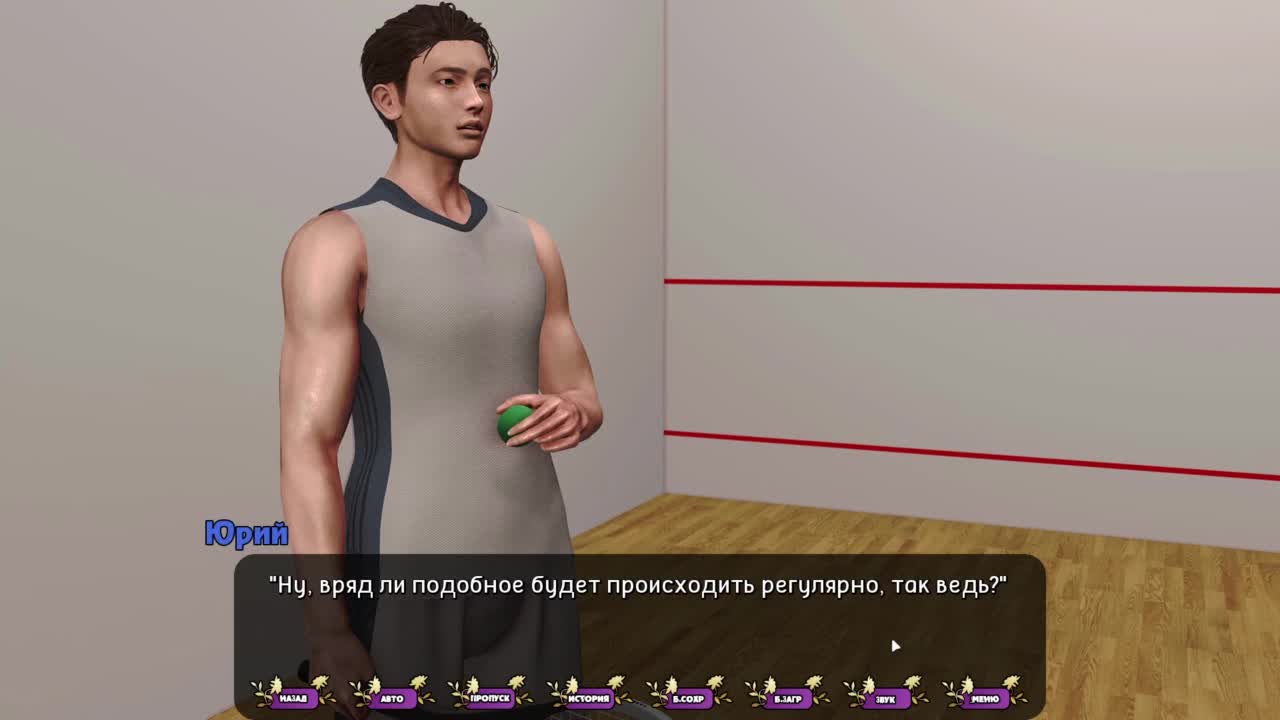The height and width of the screenshot is (720, 1280).
Task: Open the dialogue История log
Action: pyautogui.click(x=589, y=697)
